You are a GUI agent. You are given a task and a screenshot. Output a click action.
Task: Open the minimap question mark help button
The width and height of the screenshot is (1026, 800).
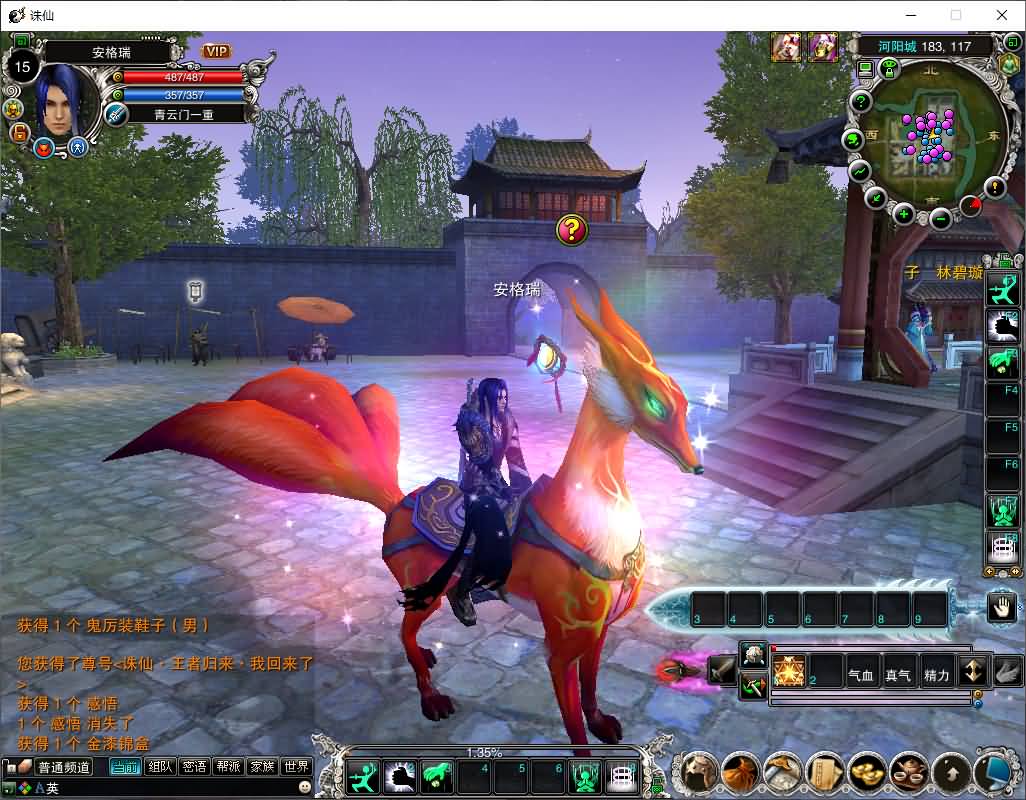[862, 103]
